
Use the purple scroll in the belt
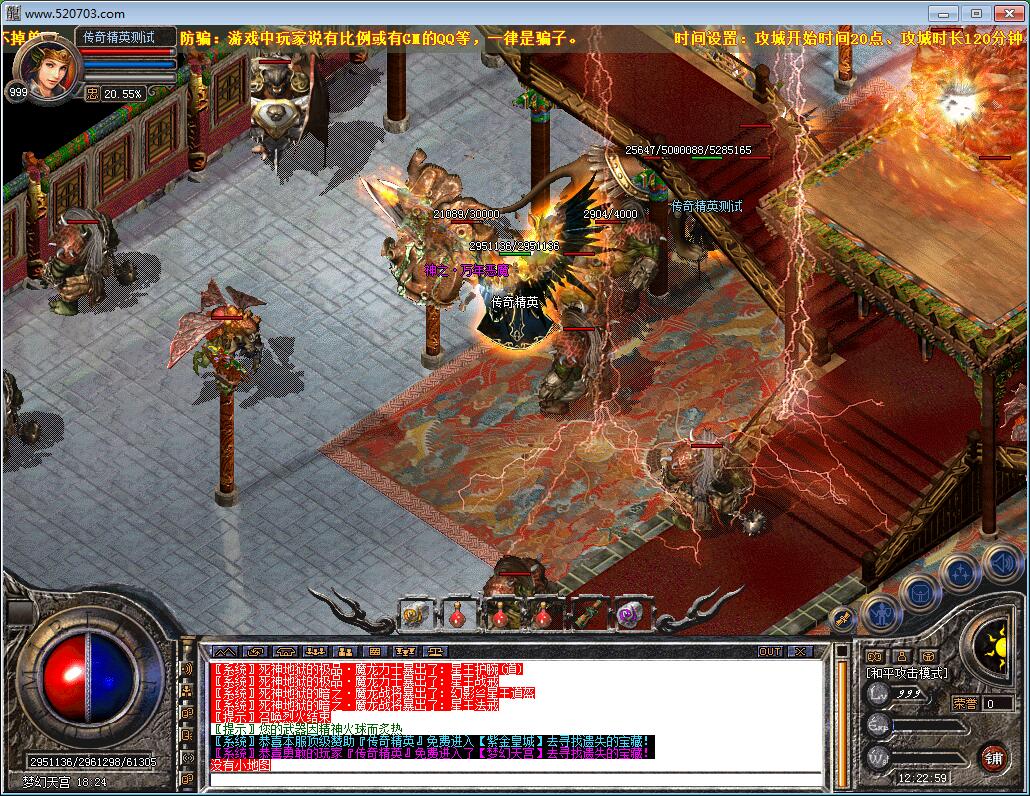[630, 614]
